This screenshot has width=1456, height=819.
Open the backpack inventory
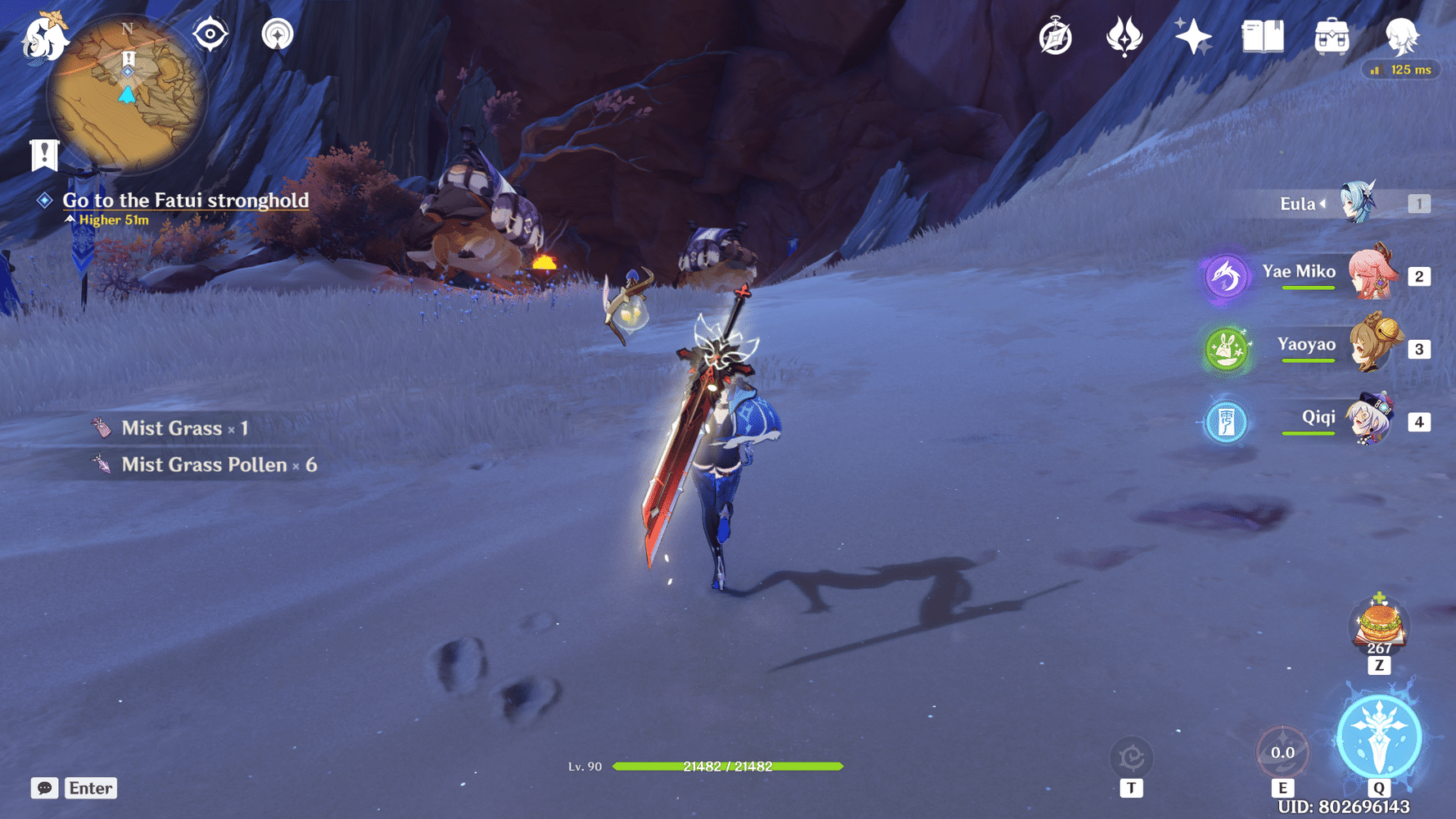[1332, 37]
